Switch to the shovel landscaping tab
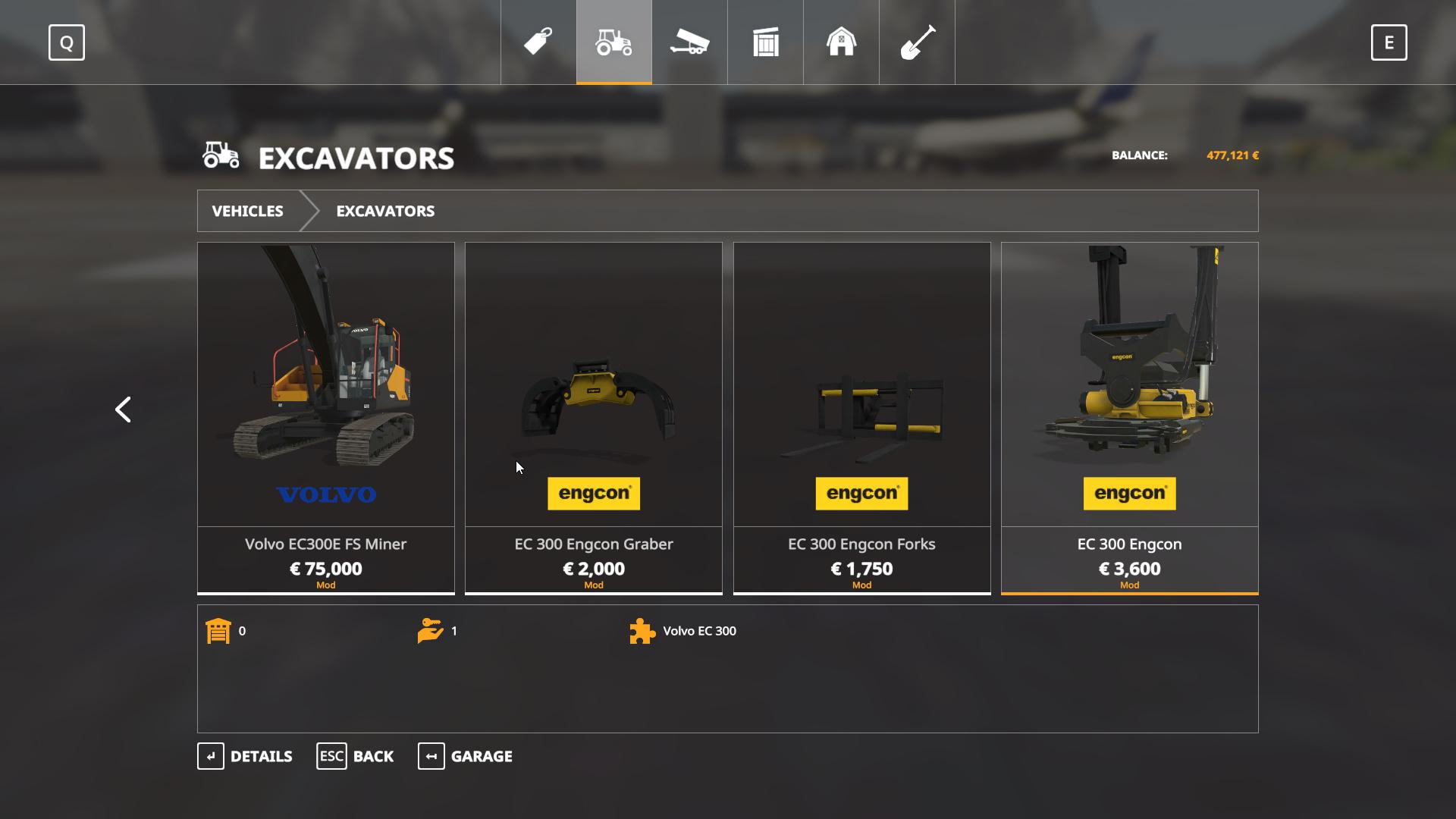Image resolution: width=1456 pixels, height=819 pixels. pos(917,42)
